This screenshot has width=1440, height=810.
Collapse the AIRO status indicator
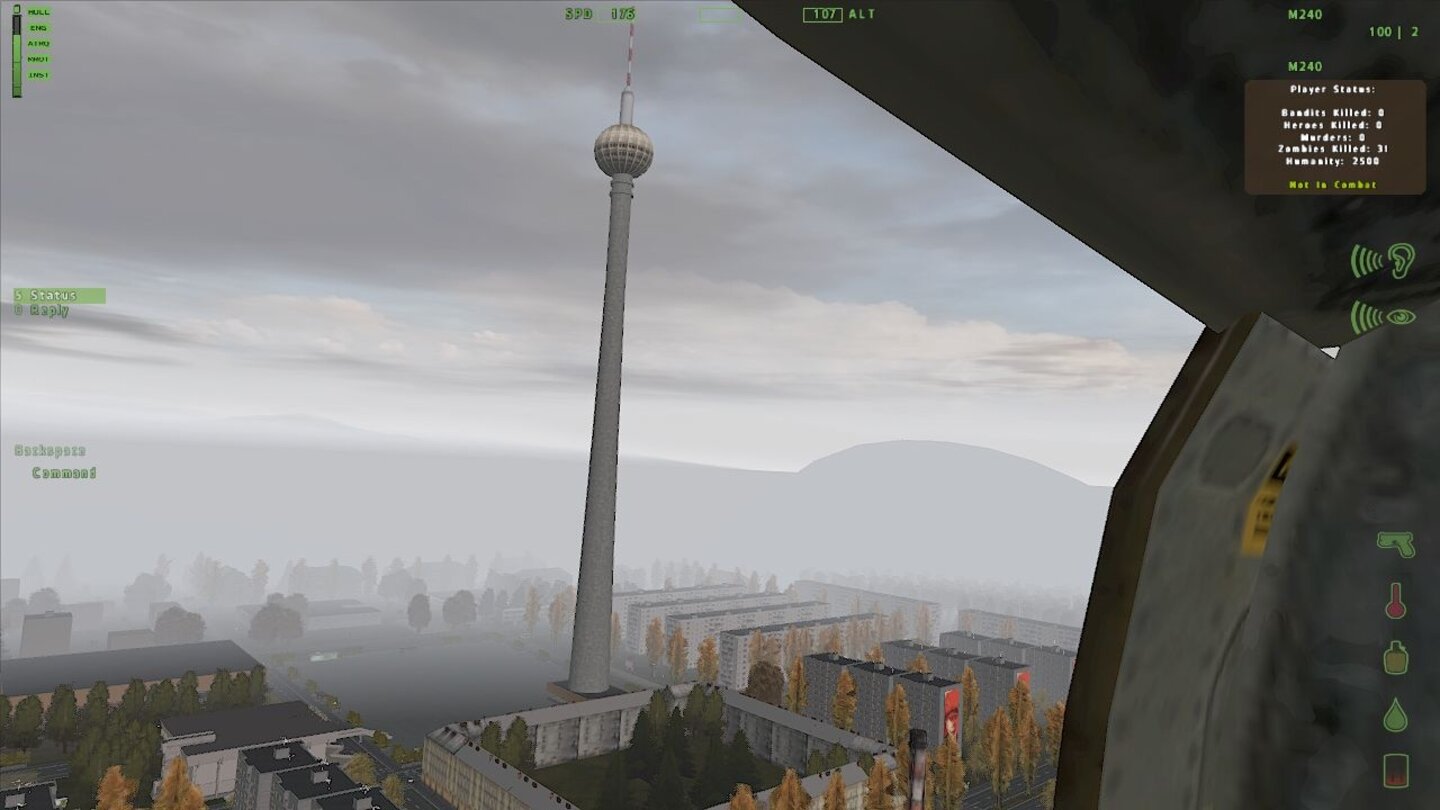point(37,43)
